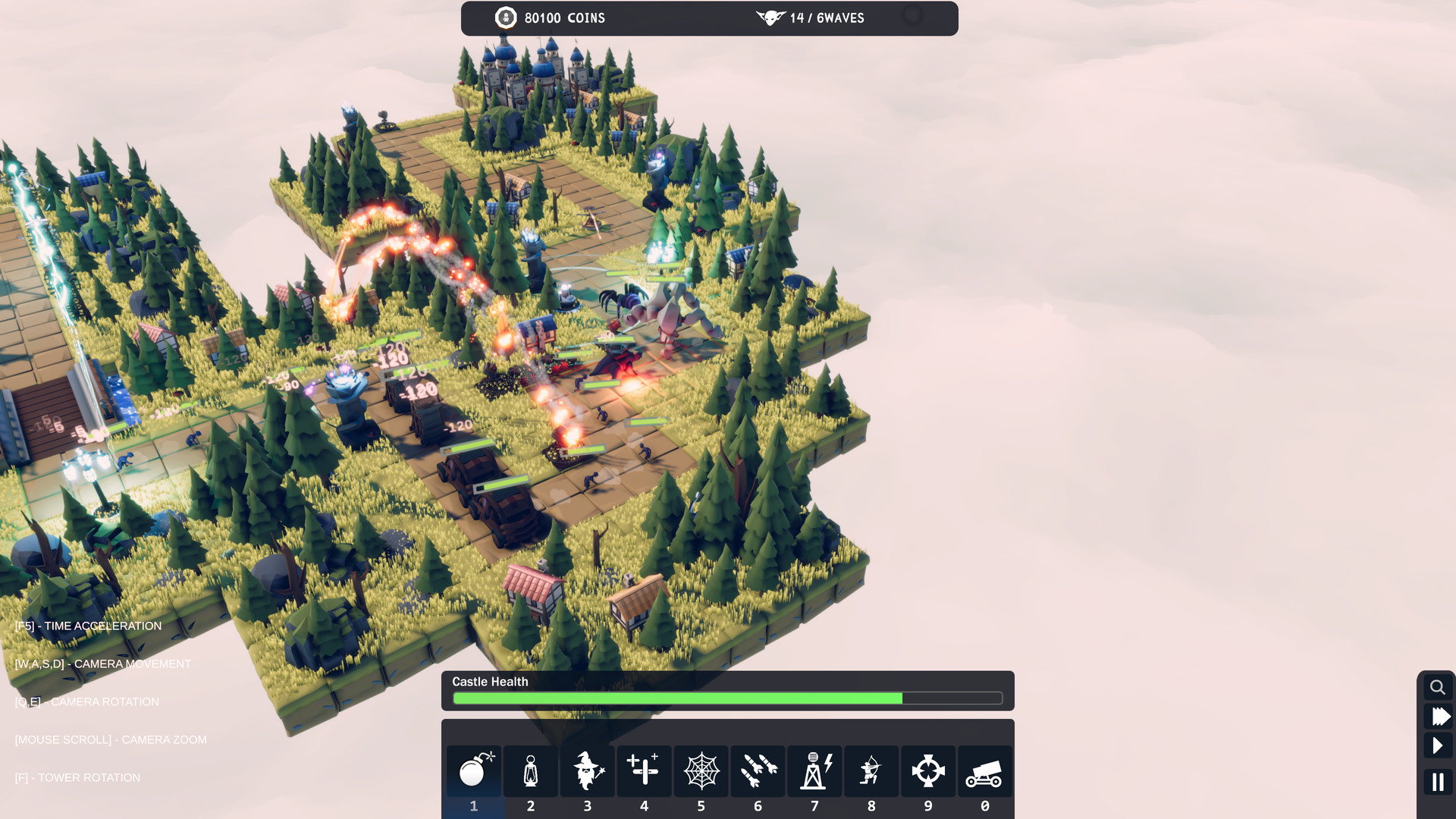
Task: Select the crosshair turret in slot 9
Action: pyautogui.click(x=928, y=771)
